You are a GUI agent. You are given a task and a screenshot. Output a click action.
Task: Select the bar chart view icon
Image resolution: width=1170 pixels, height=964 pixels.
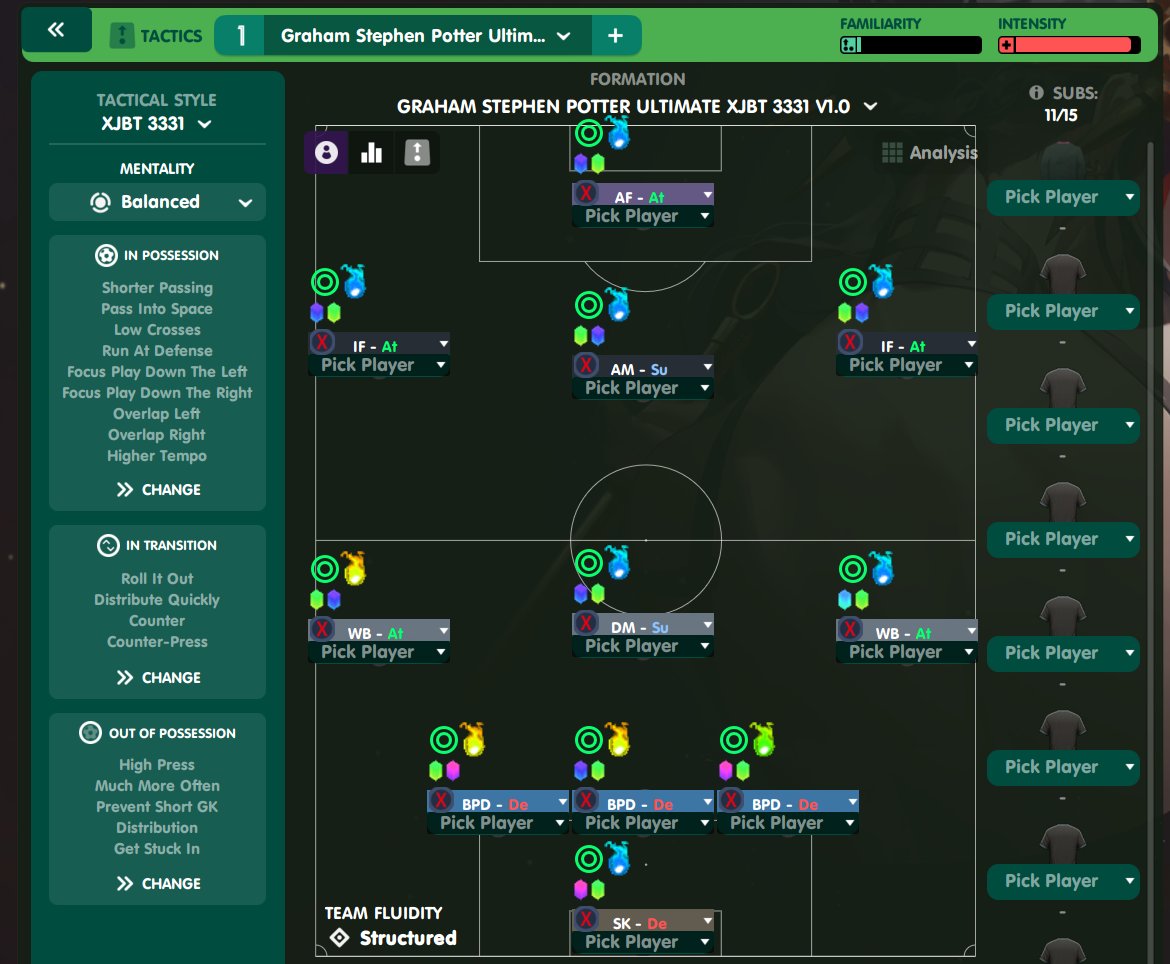[371, 152]
